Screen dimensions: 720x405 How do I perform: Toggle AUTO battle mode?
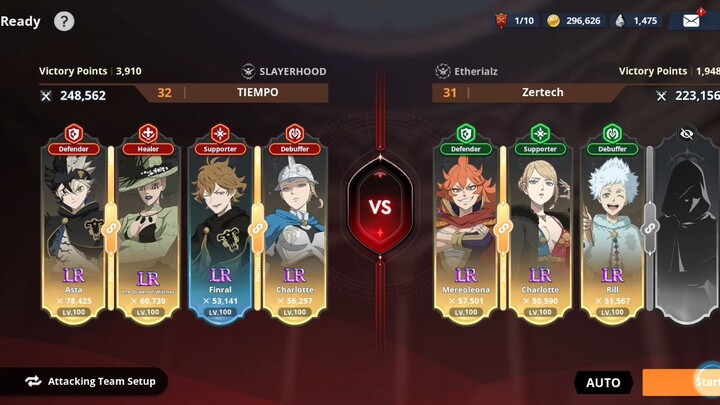point(603,383)
